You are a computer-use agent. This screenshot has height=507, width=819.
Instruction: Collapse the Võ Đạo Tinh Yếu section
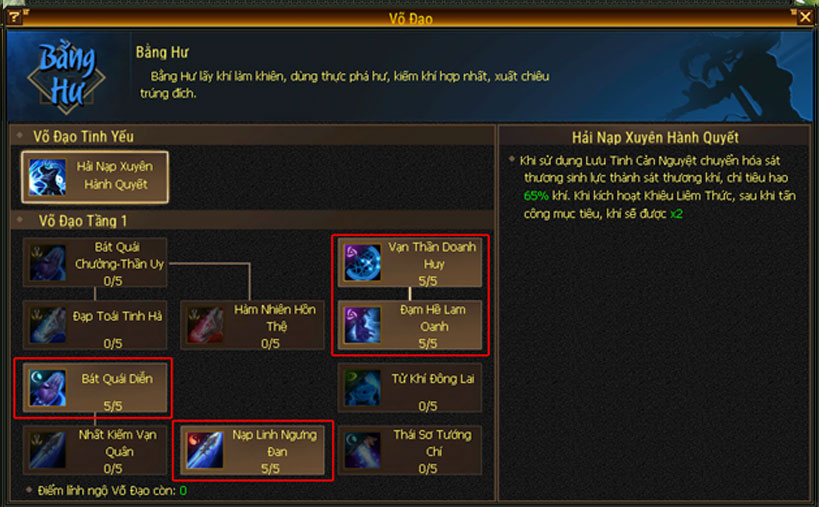(20, 136)
